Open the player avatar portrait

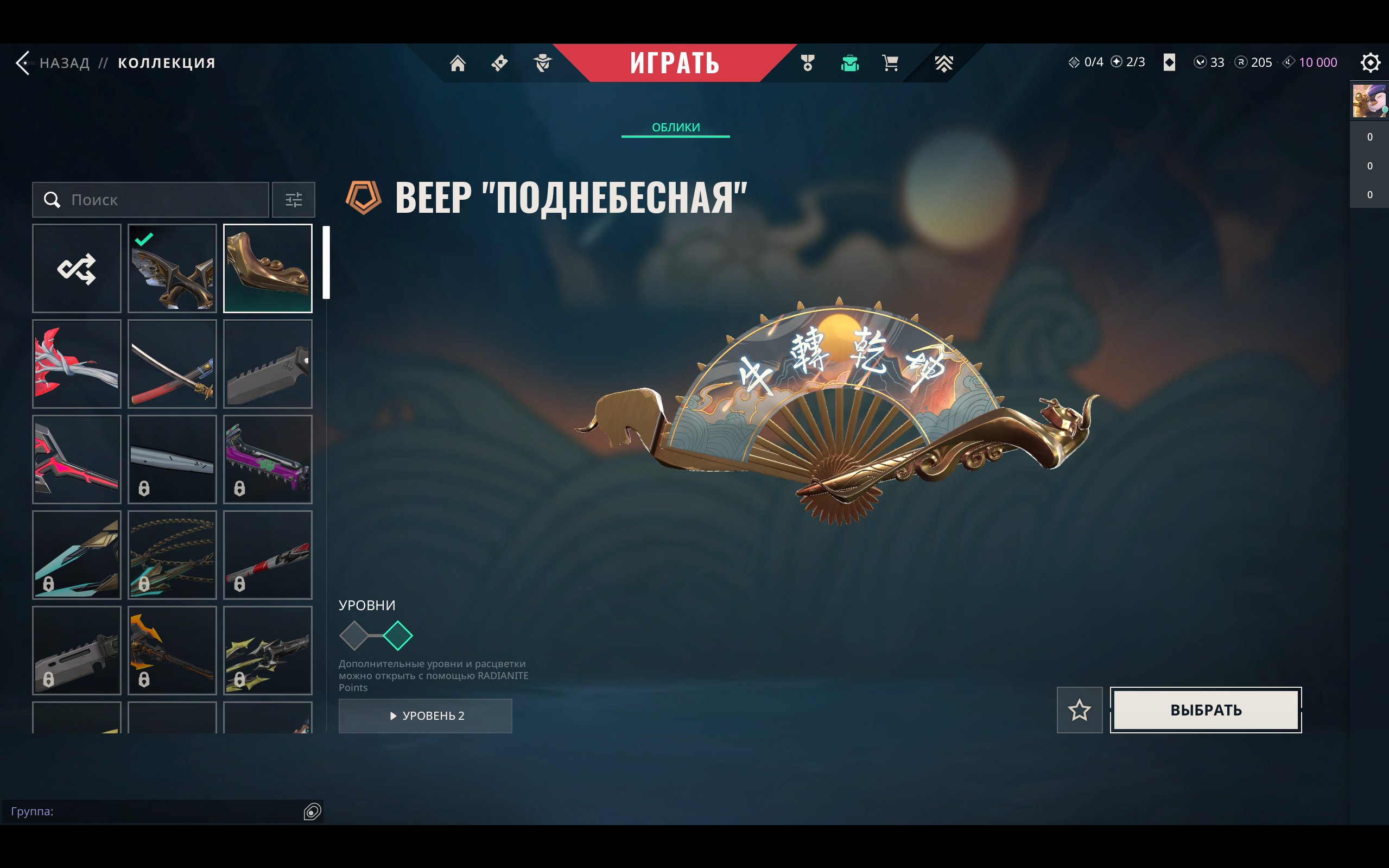tap(1369, 101)
